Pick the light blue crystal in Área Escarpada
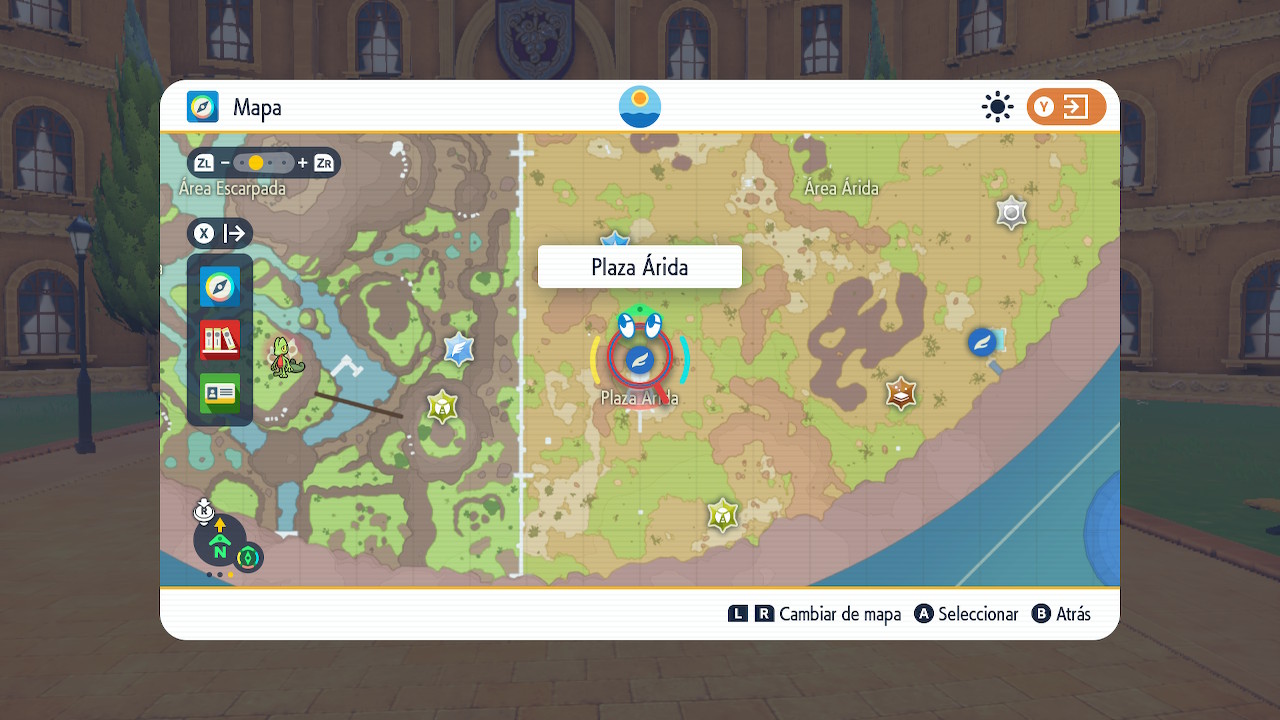Screen dimensions: 1280x720 [459, 349]
